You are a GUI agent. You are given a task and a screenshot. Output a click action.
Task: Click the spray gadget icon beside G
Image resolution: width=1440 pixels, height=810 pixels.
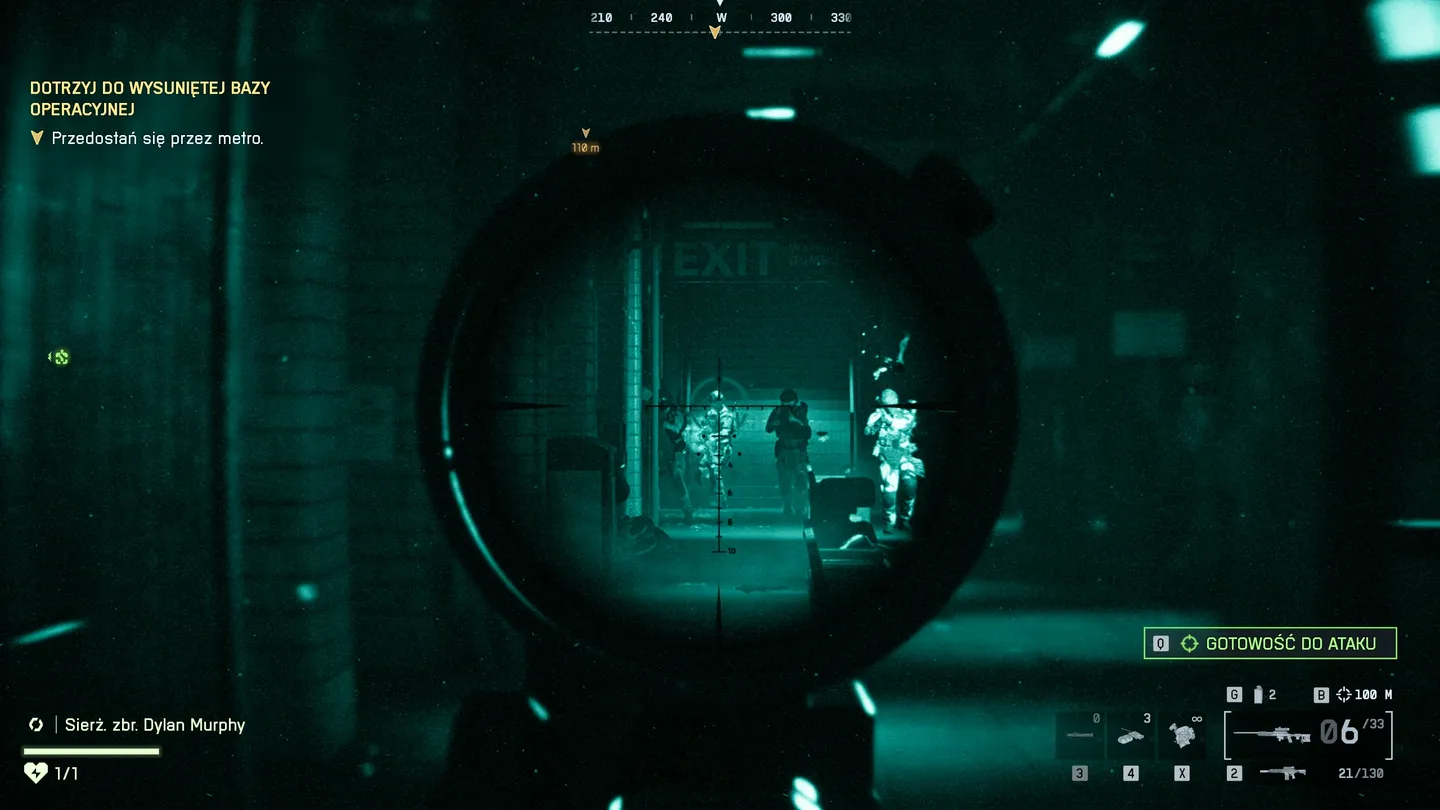pos(1258,693)
